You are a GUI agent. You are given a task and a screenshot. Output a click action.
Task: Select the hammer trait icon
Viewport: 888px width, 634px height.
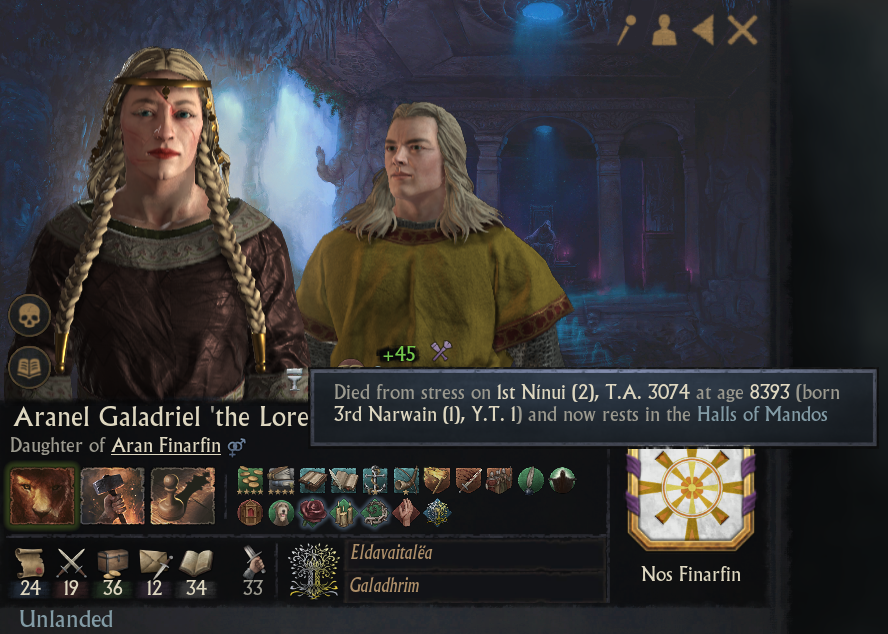click(x=113, y=496)
